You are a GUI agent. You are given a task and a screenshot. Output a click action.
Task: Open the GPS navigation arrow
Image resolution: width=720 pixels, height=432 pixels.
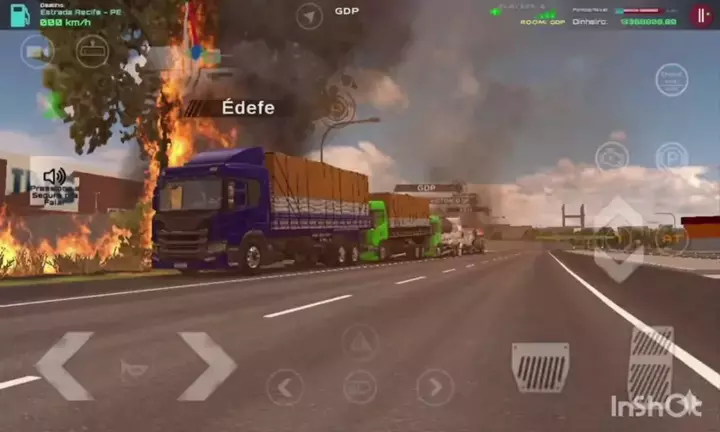310,16
